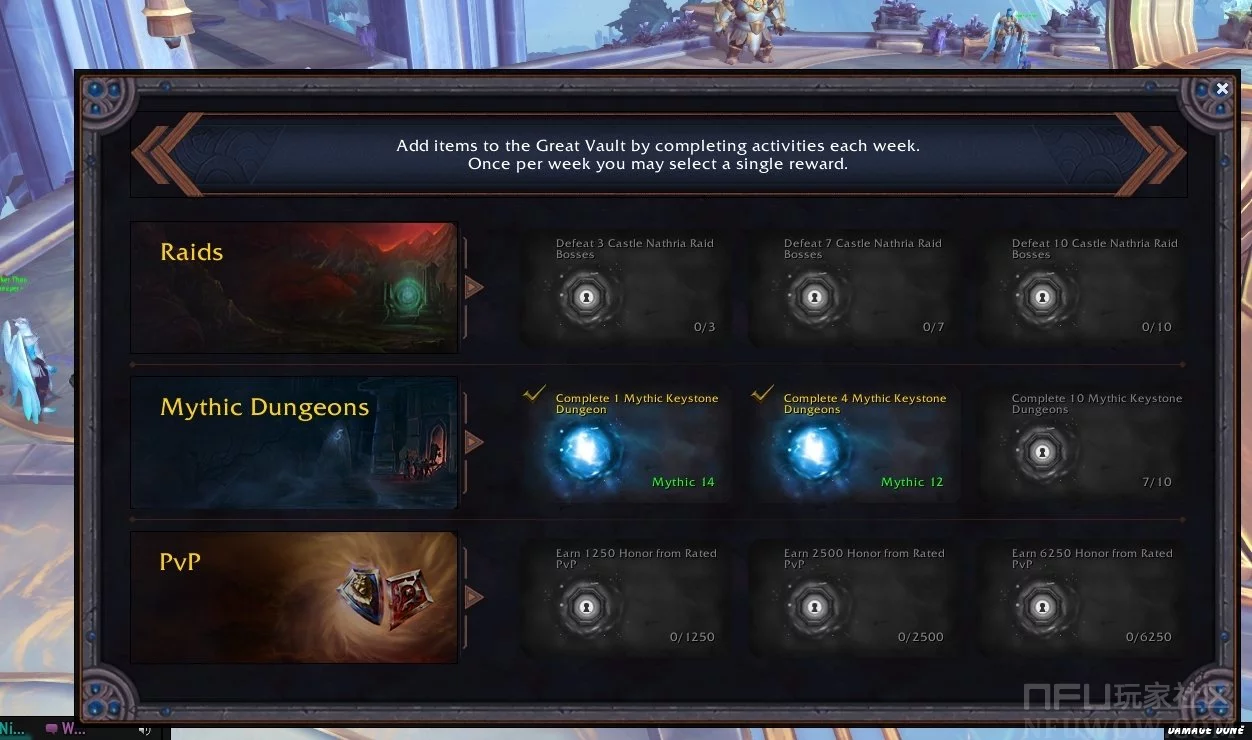1252x740 pixels.
Task: Select the PvP category banner
Action: 294,597
